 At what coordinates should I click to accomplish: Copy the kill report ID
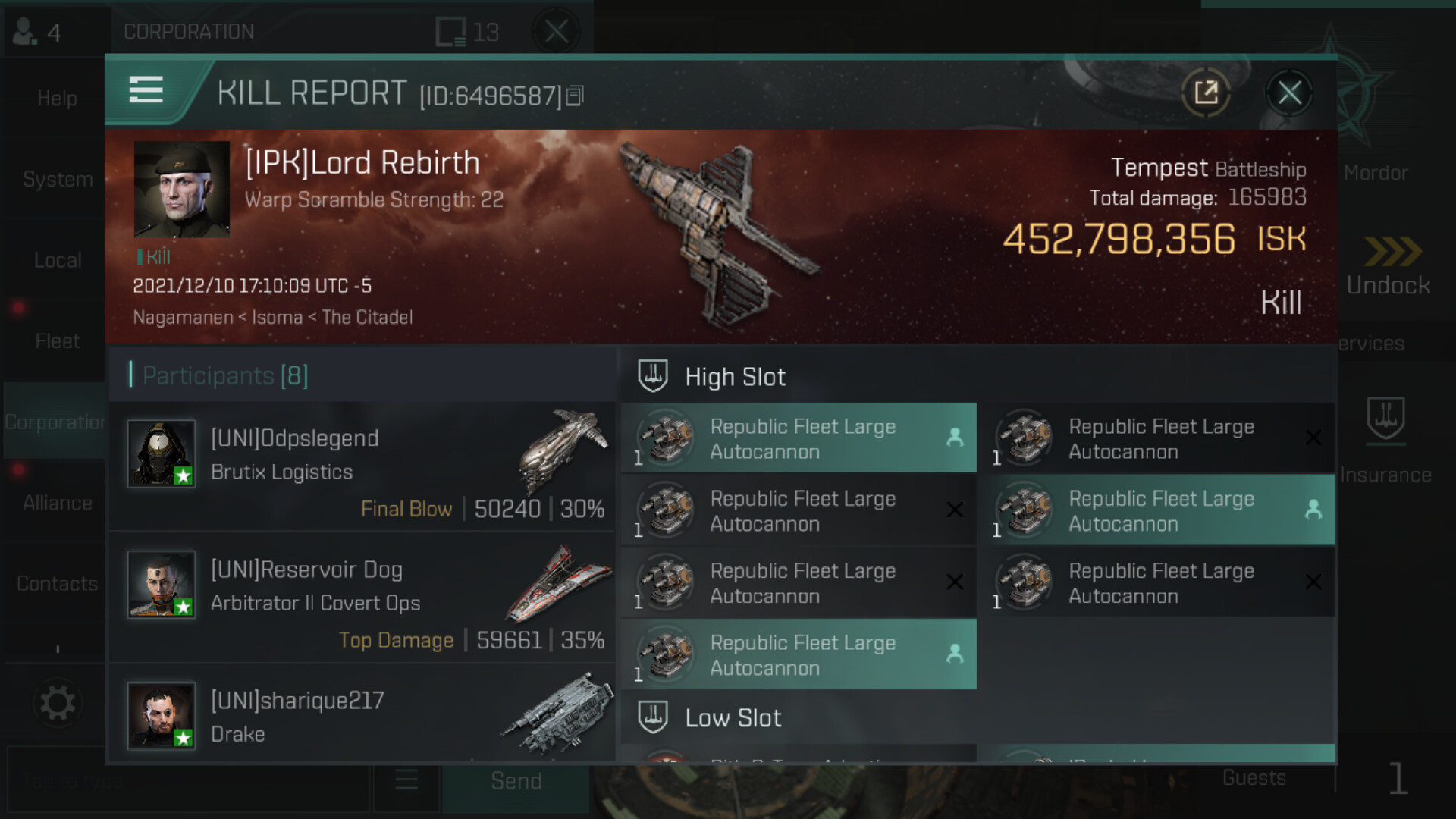(x=576, y=96)
